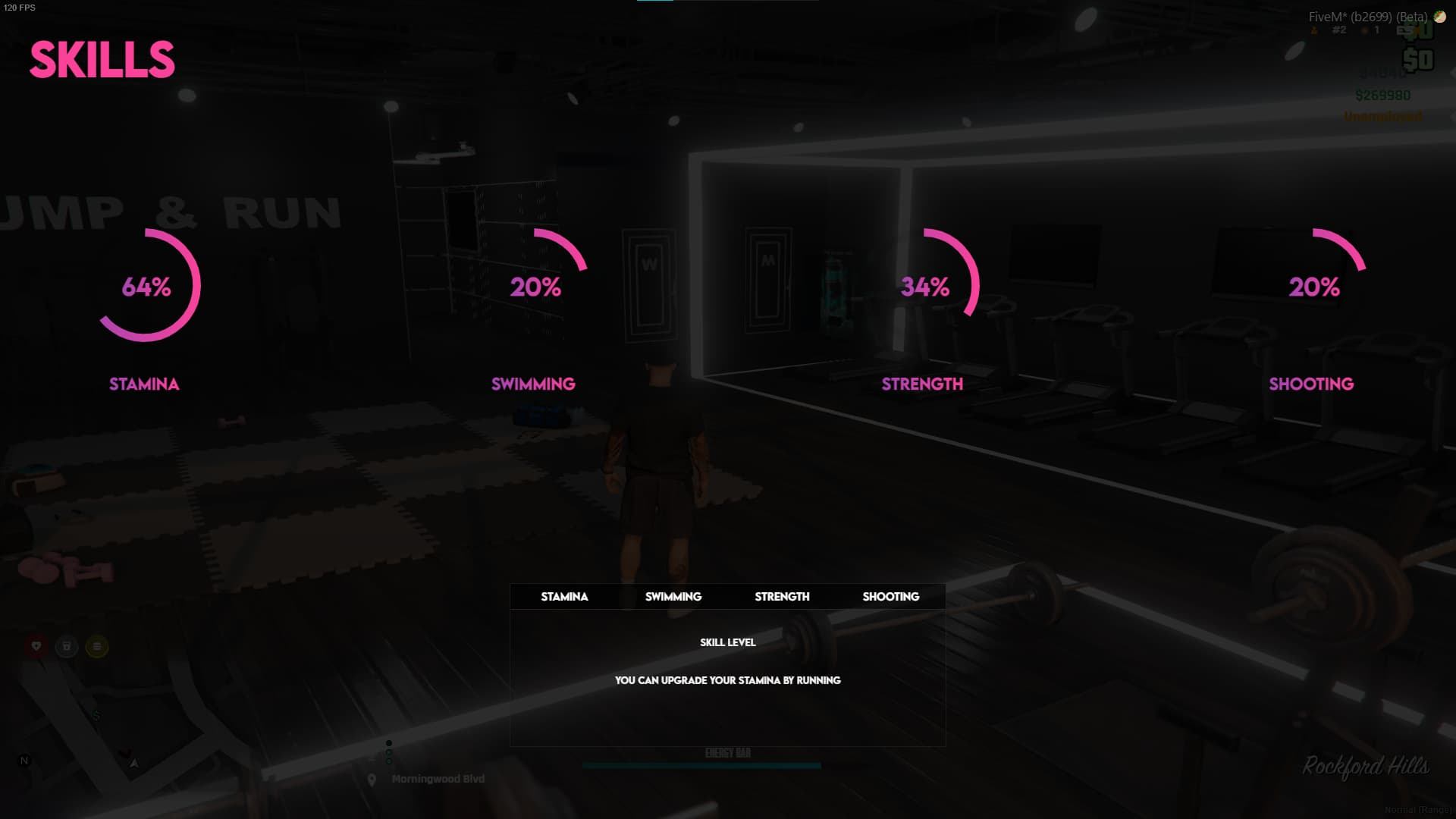The width and height of the screenshot is (1456, 819).
Task: Click the Energy Bar progress indicator
Action: point(701,765)
